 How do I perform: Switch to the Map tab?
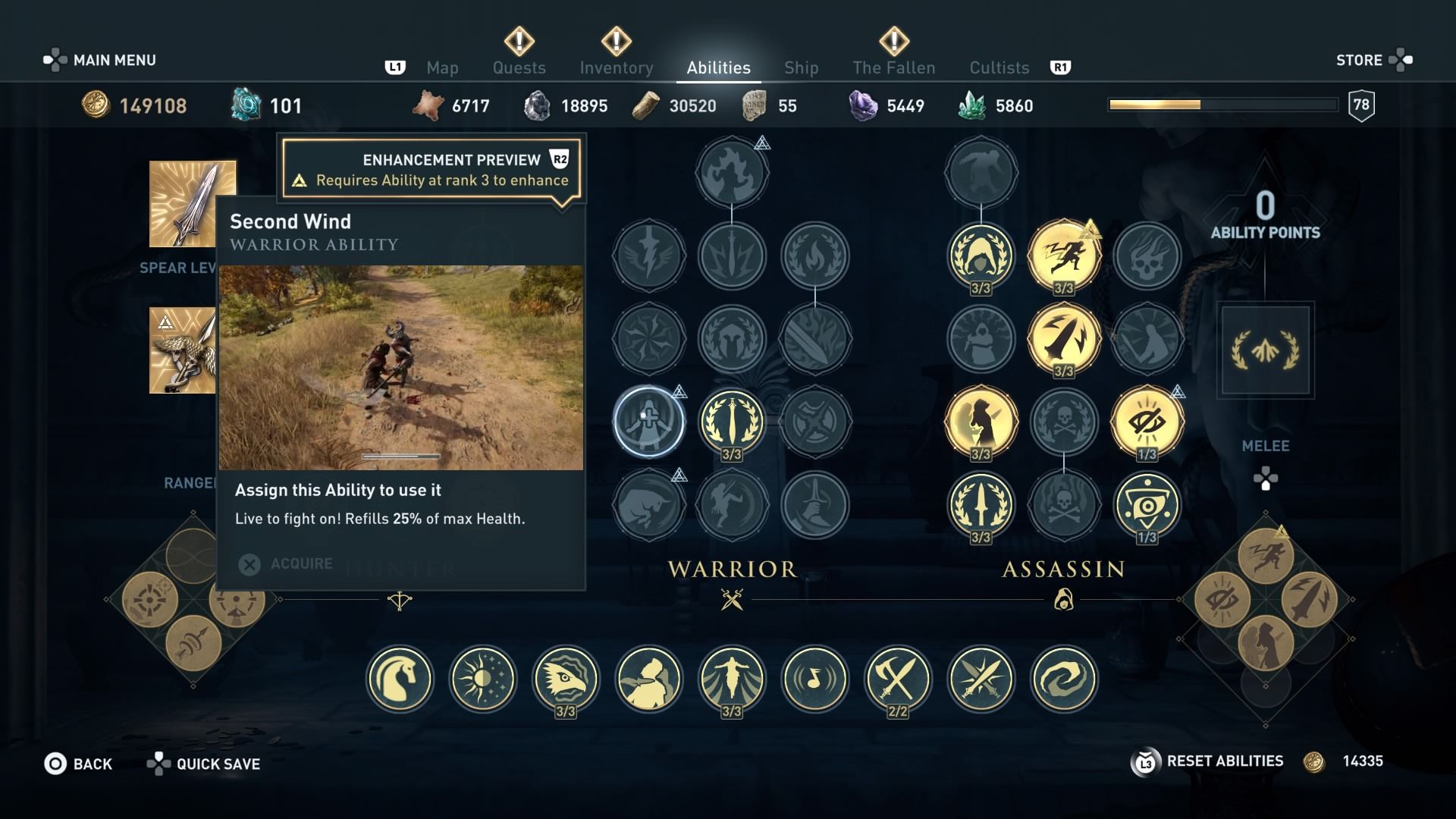(442, 67)
